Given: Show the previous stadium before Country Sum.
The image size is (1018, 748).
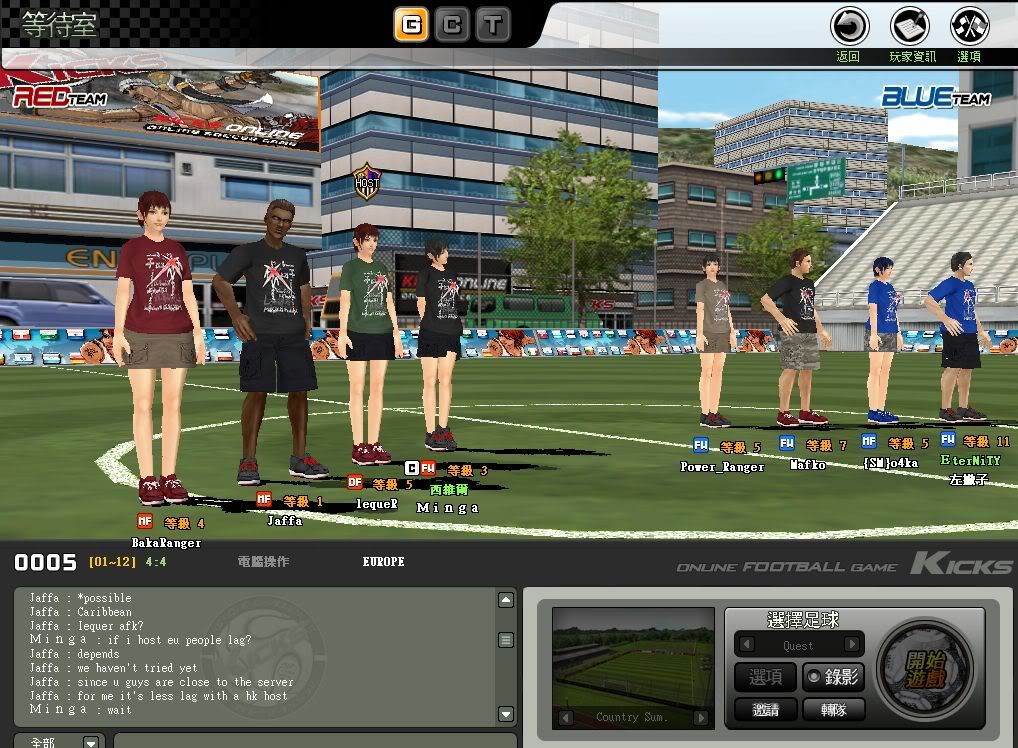Looking at the screenshot, I should tap(566, 717).
